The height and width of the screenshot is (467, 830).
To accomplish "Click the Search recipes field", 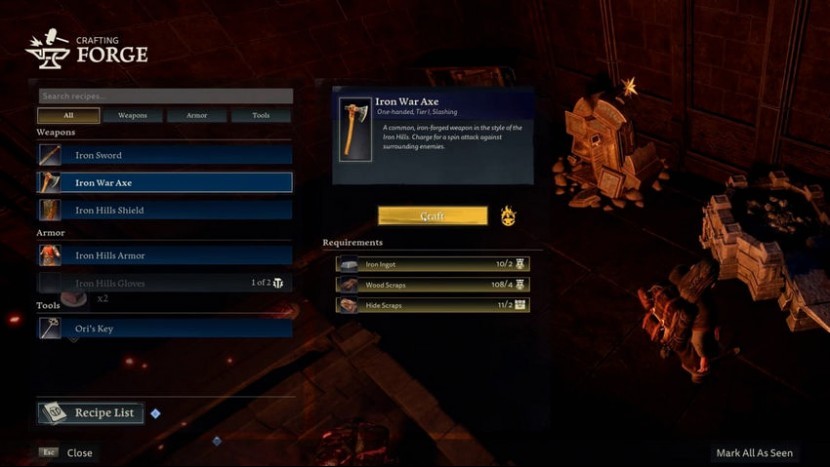I will click(165, 97).
